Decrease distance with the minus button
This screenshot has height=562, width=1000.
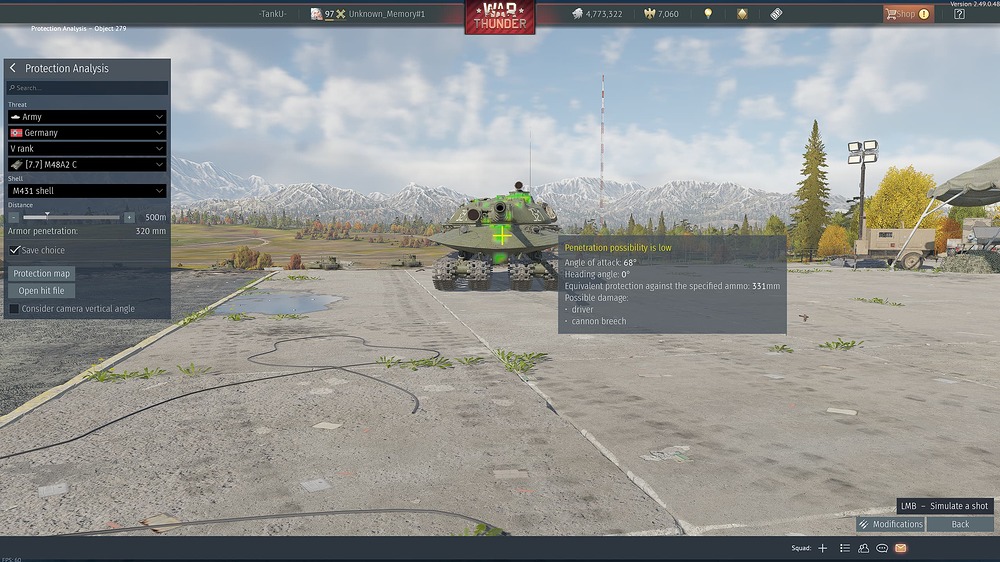tap(14, 217)
